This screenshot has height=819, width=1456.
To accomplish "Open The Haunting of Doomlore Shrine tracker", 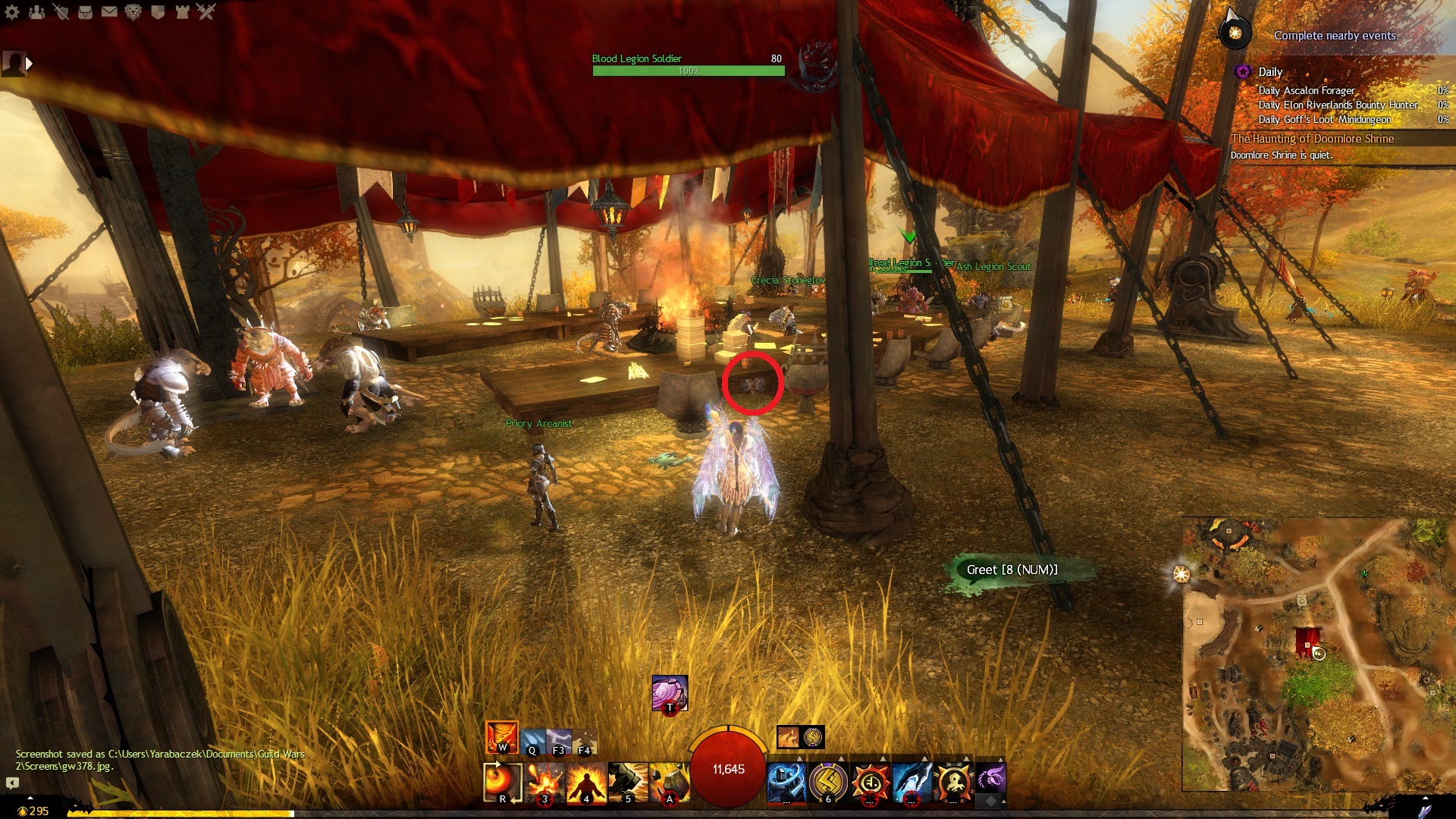I will [1313, 139].
